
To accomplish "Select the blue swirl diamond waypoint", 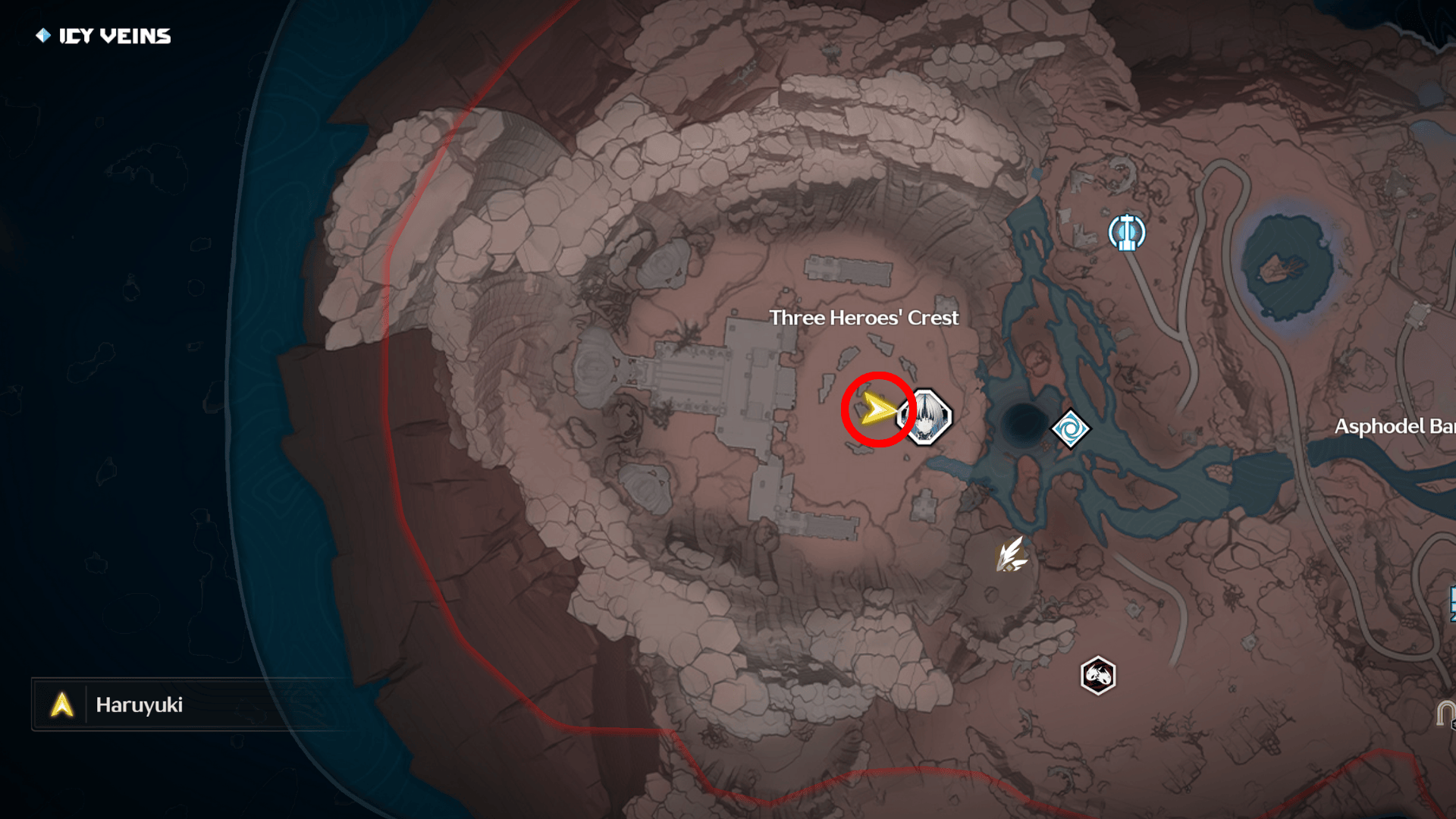I will tap(1070, 429).
